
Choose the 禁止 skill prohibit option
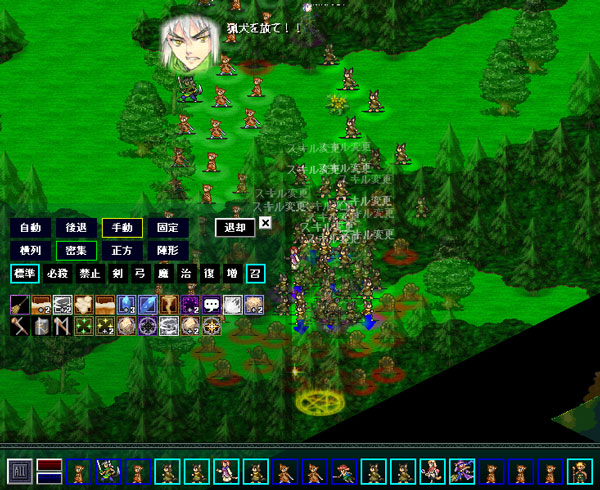91,273
